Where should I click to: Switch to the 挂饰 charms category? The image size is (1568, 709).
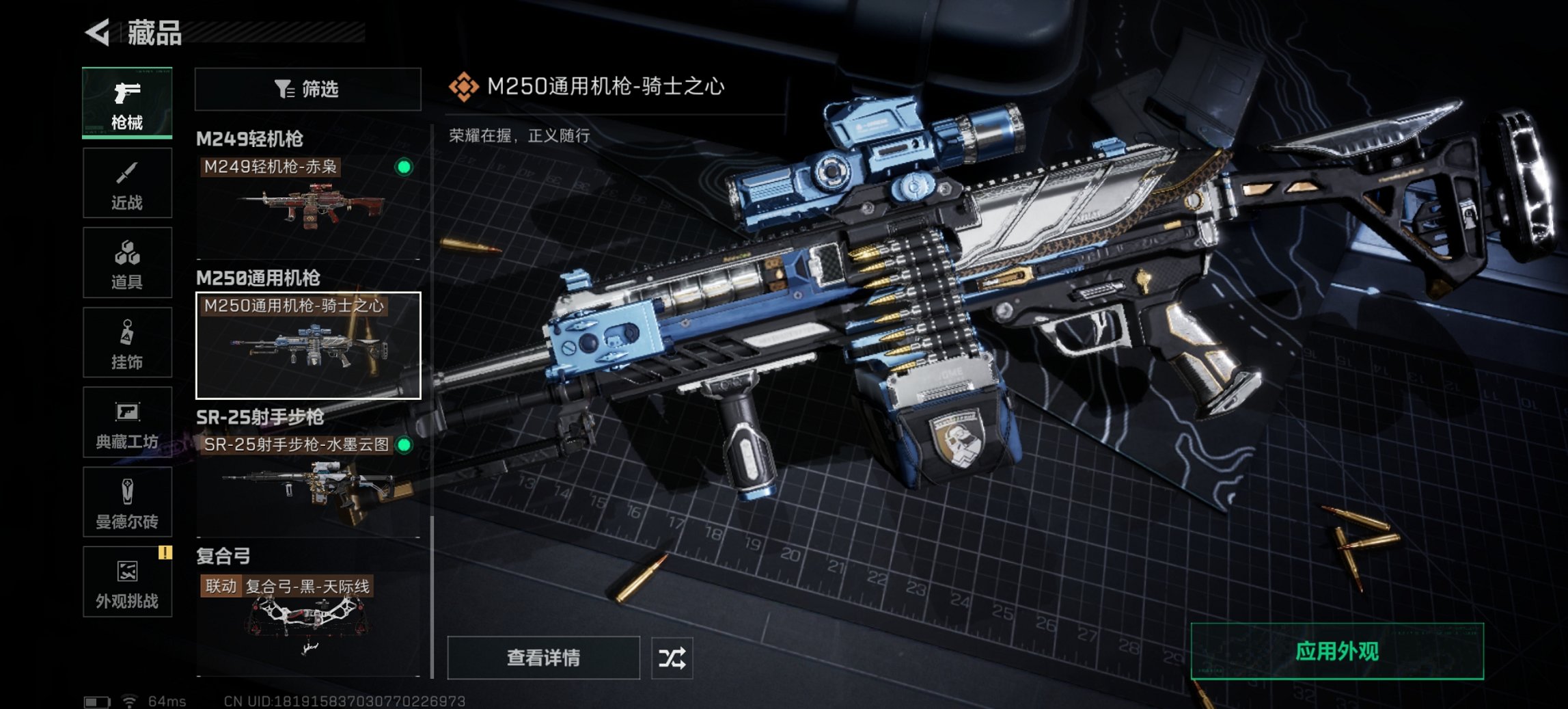(127, 342)
